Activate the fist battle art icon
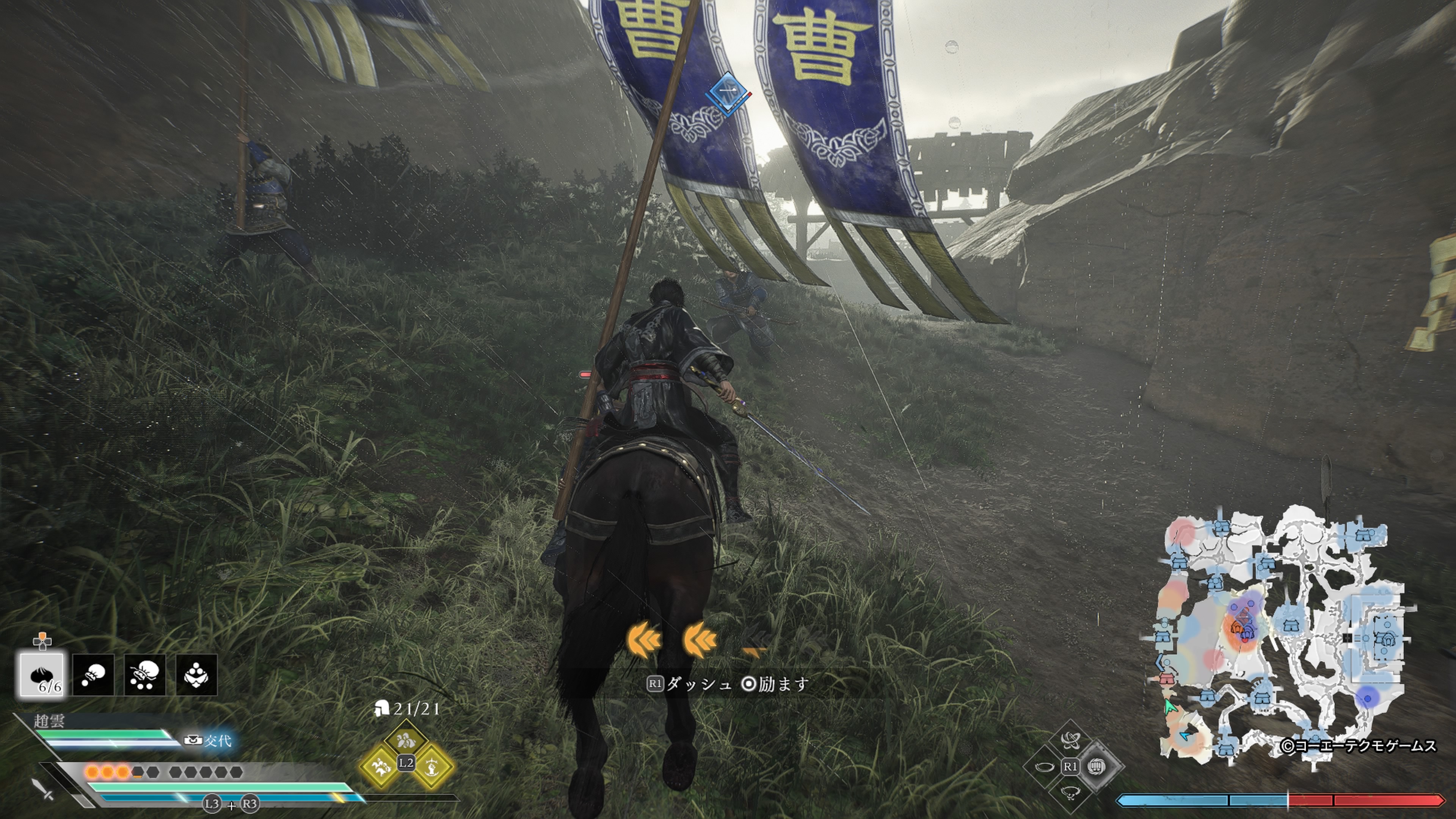This screenshot has height=819, width=1456. click(x=1097, y=766)
